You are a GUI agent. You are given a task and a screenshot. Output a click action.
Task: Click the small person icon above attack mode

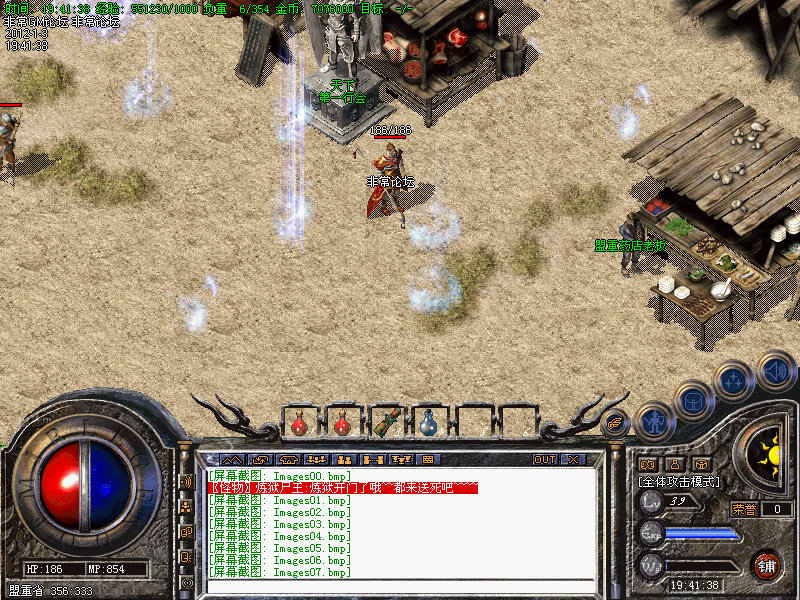point(675,464)
